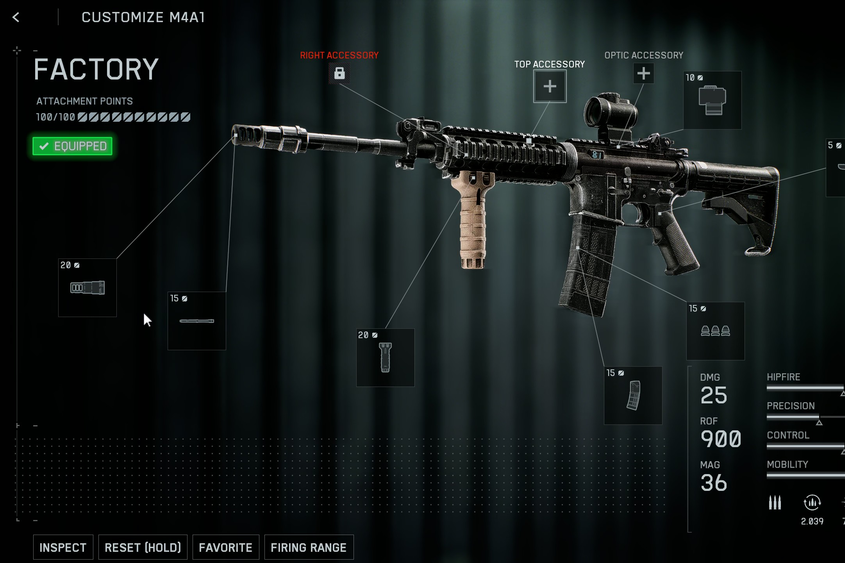Add an Optic Accessory attachment
Screen dimensions: 845x563
point(643,74)
